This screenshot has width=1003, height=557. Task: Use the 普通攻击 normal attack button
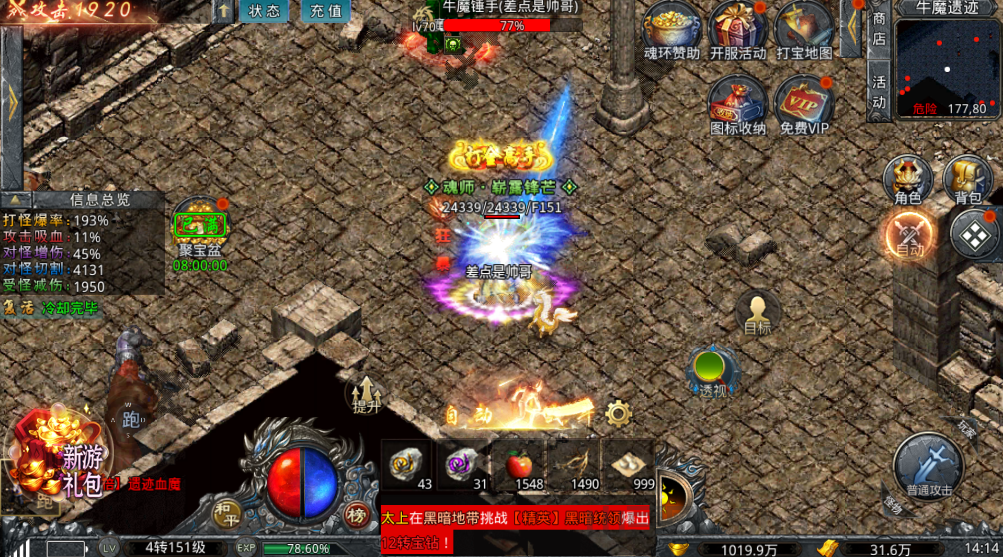[x=929, y=466]
